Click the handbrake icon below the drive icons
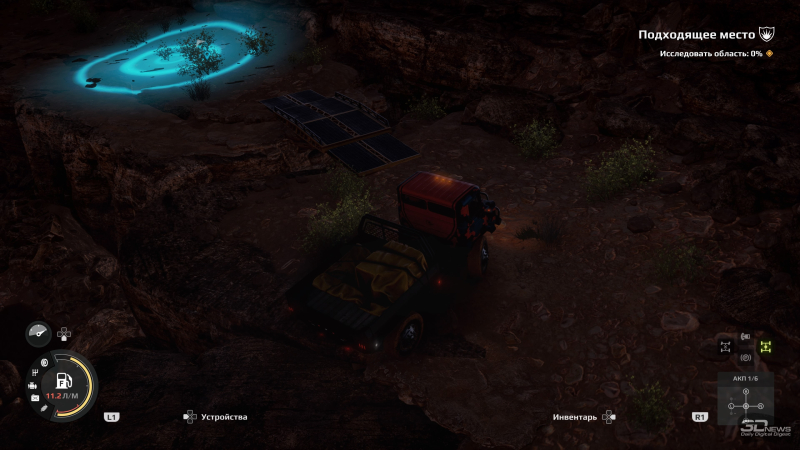 click(x=745, y=358)
